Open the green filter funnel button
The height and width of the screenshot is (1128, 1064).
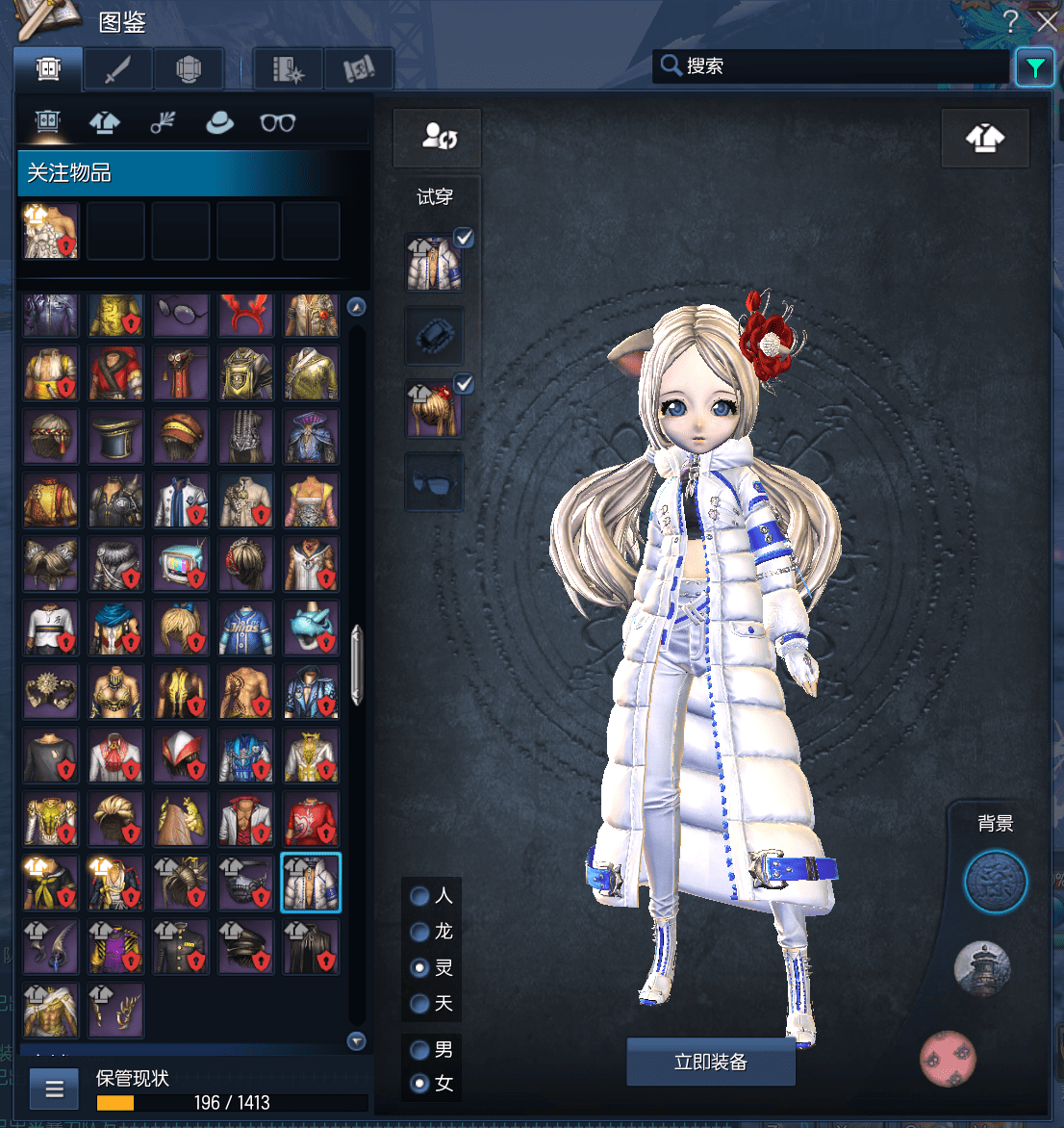1035,67
